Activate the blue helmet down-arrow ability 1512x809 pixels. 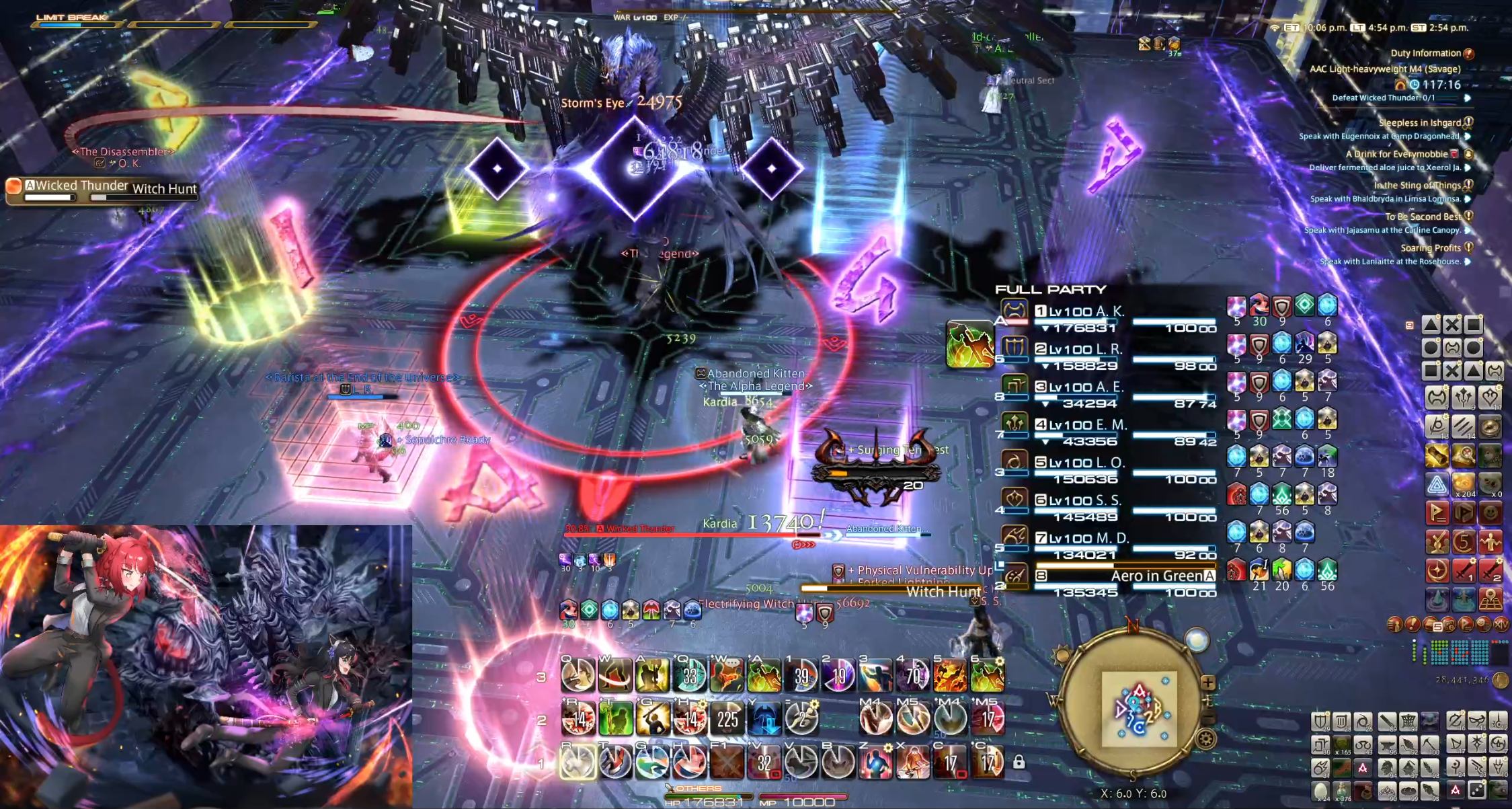point(764,720)
